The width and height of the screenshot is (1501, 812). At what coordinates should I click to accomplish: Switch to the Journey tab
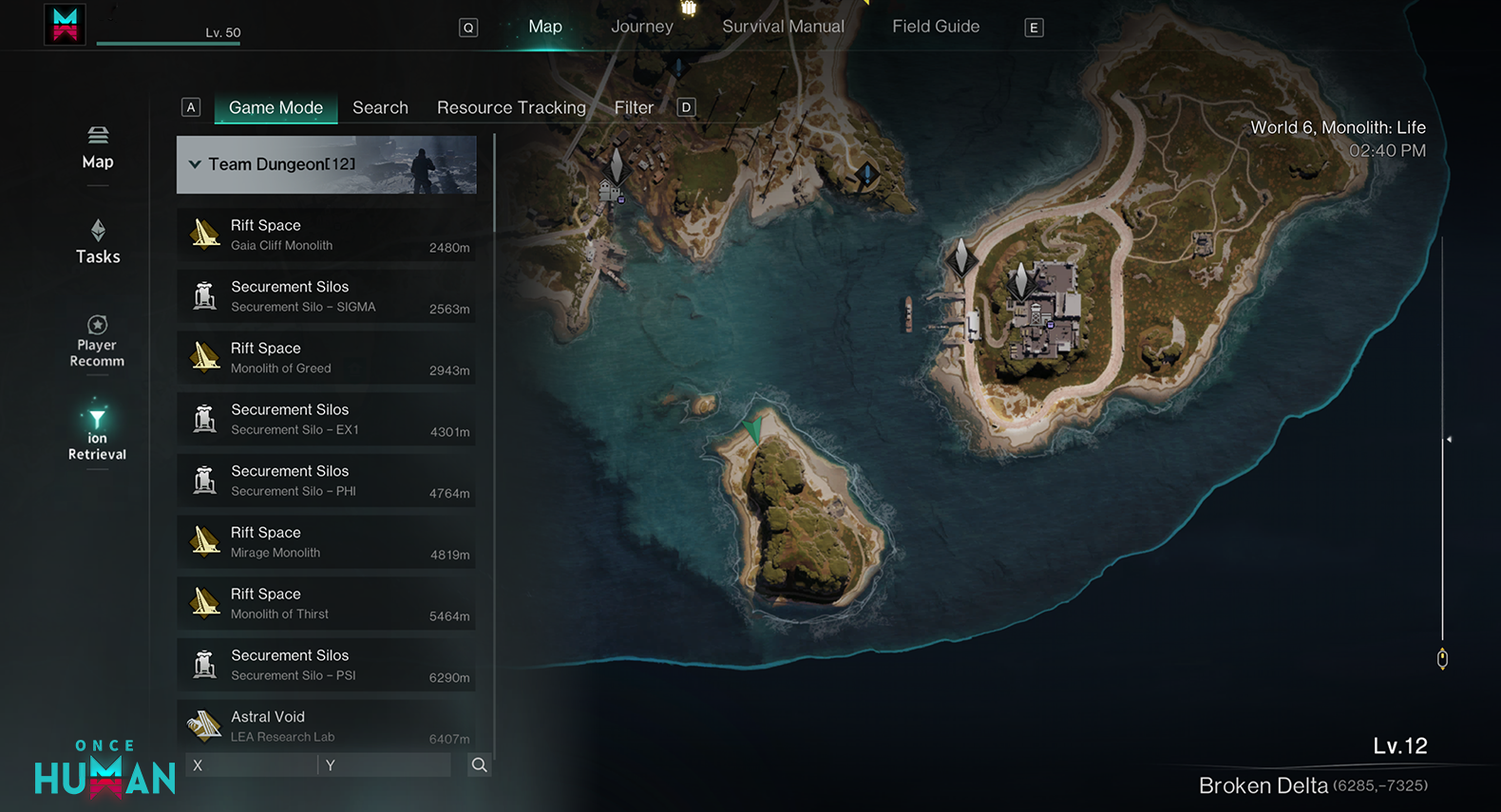(x=641, y=27)
